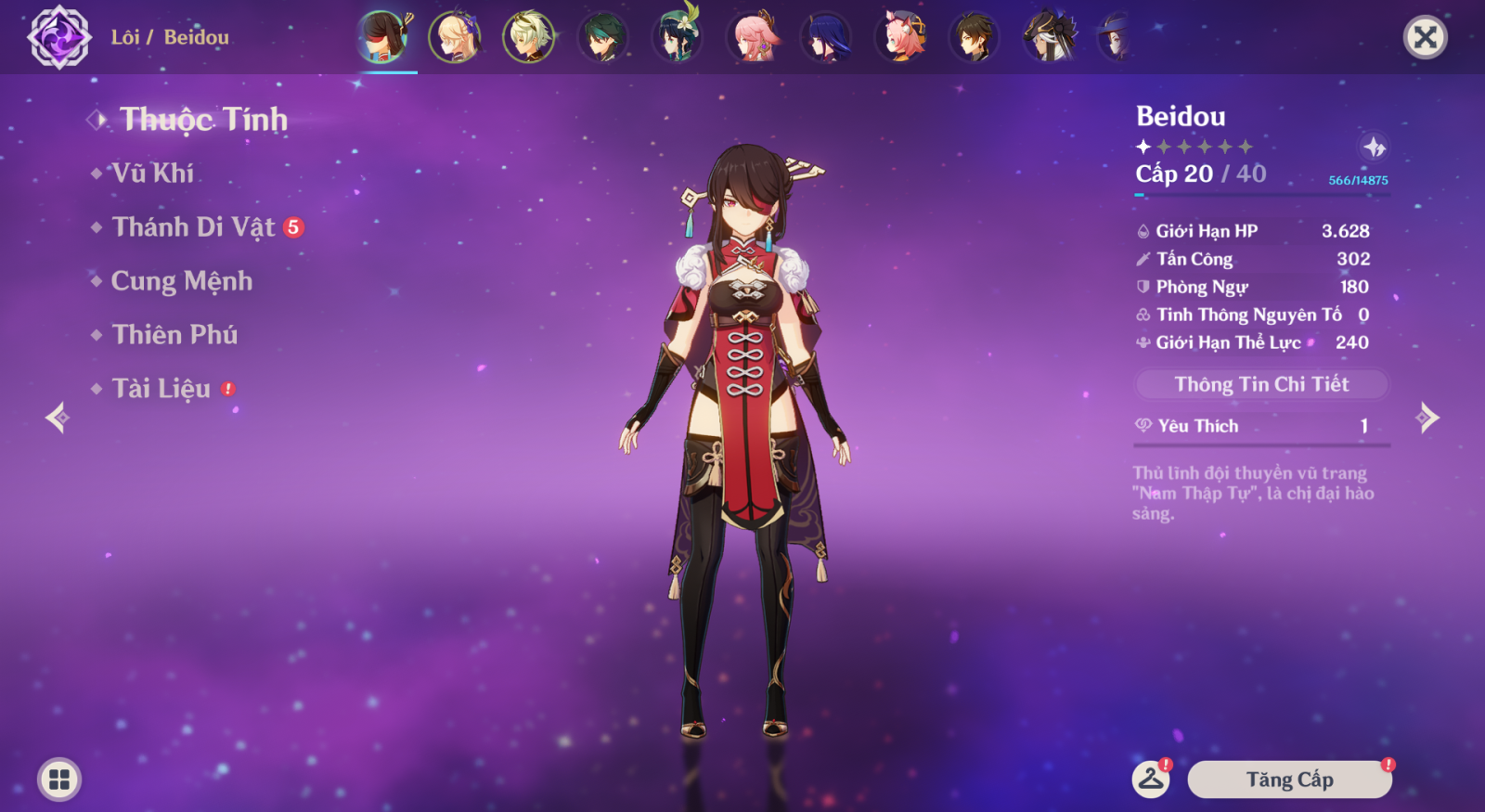Select the pink-haired Yae Miko portrait
Viewport: 1485px width, 812px height.
click(x=753, y=37)
